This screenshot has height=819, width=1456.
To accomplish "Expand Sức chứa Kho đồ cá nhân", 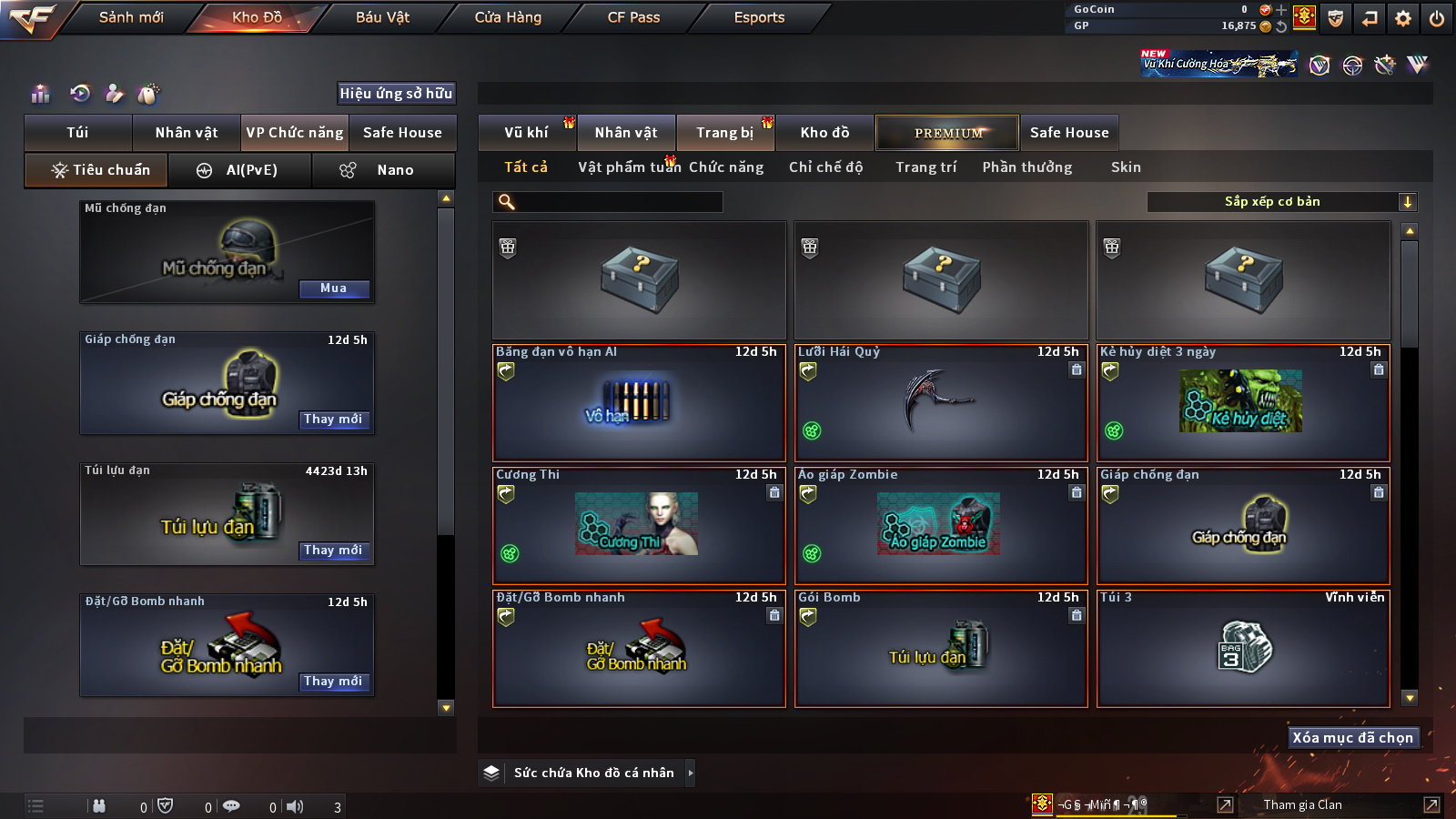I will point(593,773).
